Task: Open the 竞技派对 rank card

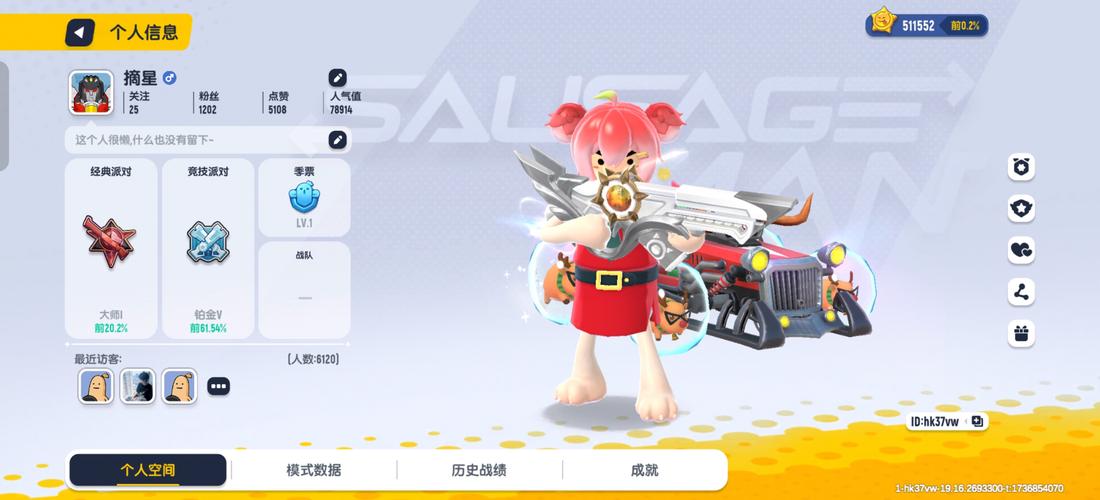Action: pyautogui.click(x=208, y=248)
